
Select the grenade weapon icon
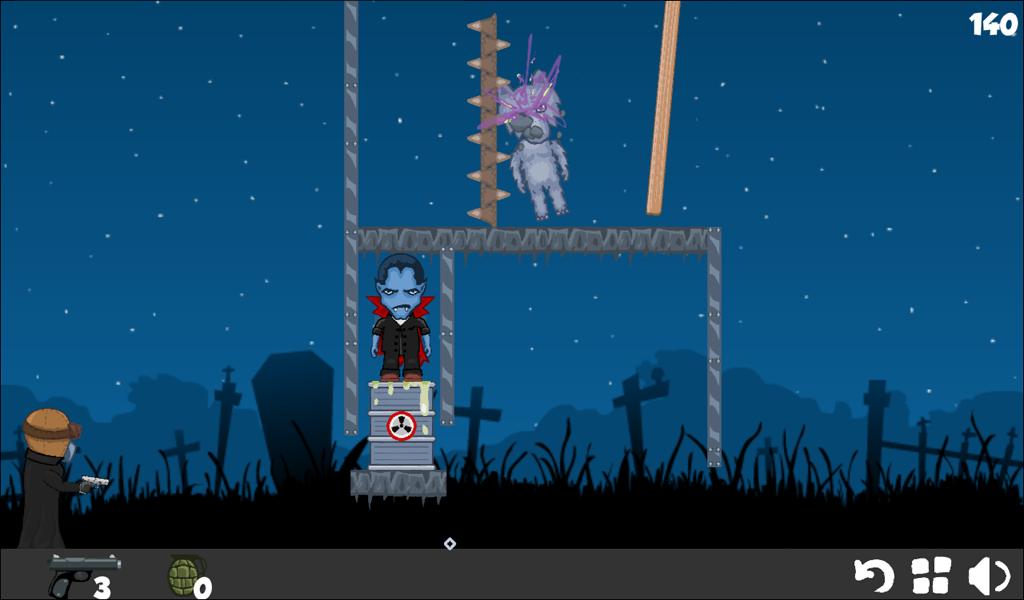pyautogui.click(x=185, y=576)
